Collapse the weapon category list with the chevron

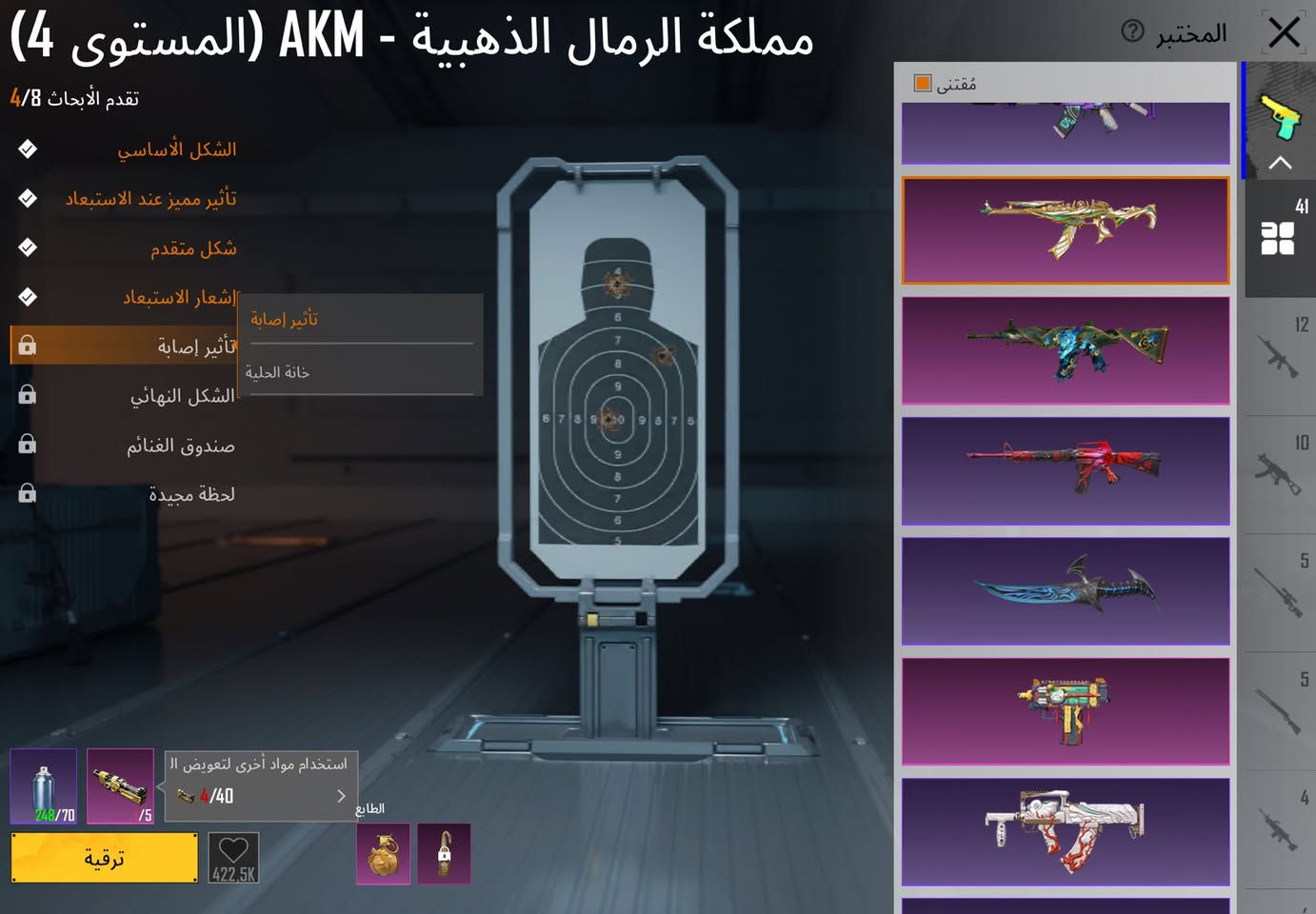coord(1281,164)
